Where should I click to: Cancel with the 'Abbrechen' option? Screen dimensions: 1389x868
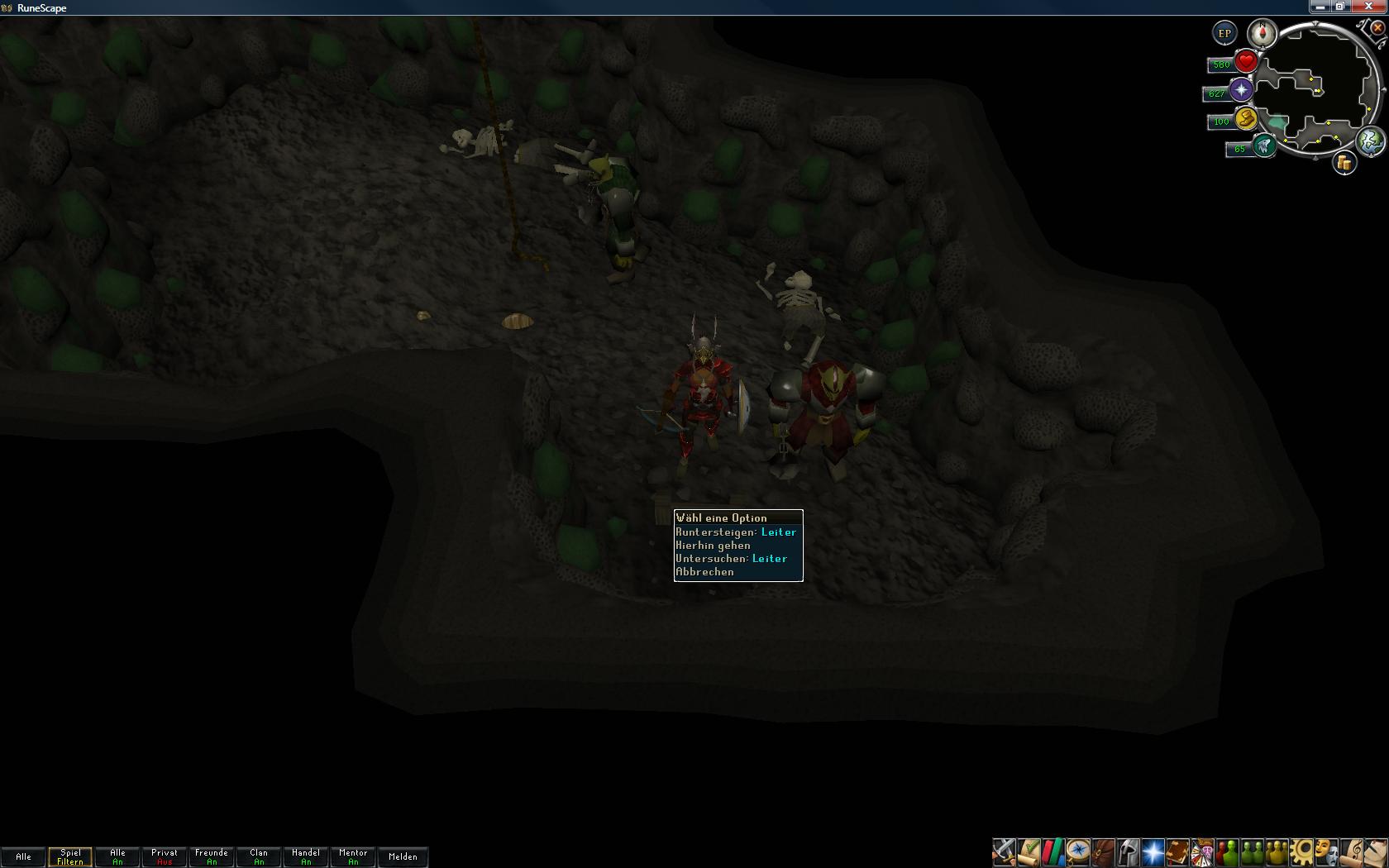tap(704, 572)
